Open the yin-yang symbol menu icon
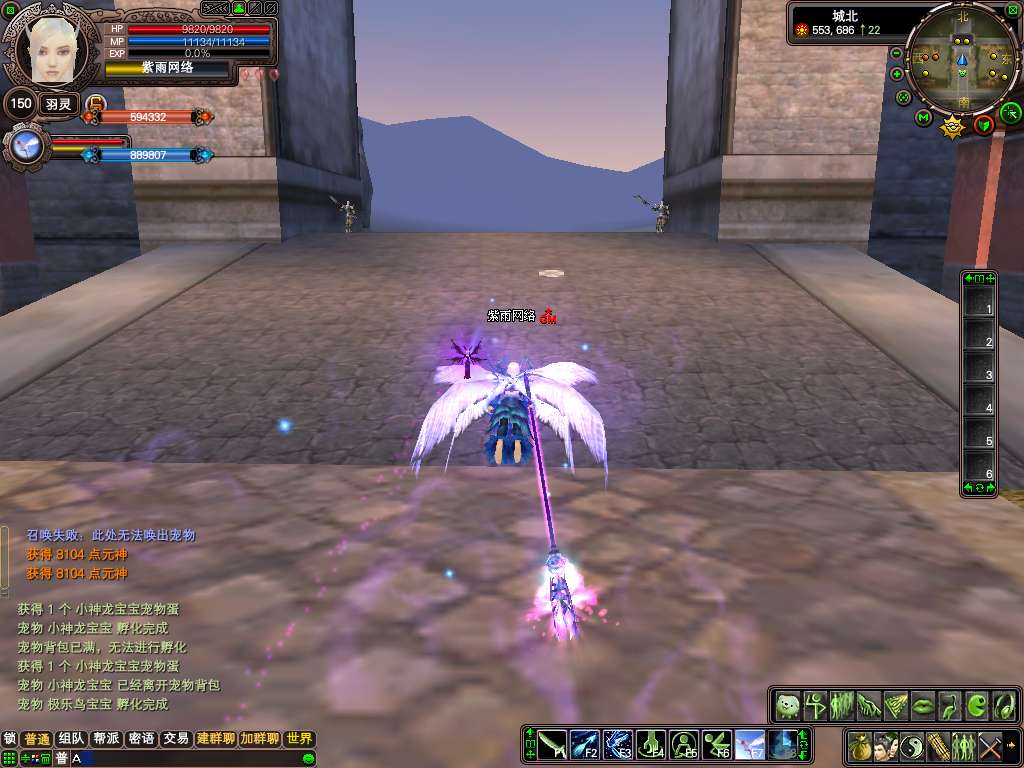 [x=912, y=746]
